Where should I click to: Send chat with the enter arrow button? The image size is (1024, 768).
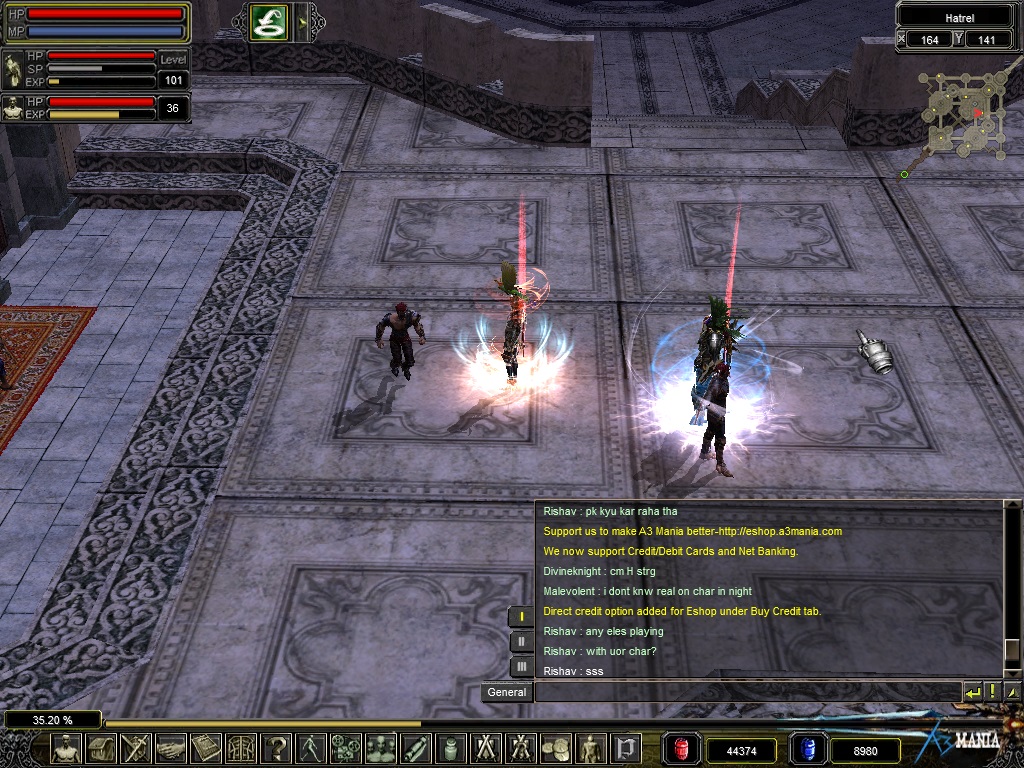point(972,692)
